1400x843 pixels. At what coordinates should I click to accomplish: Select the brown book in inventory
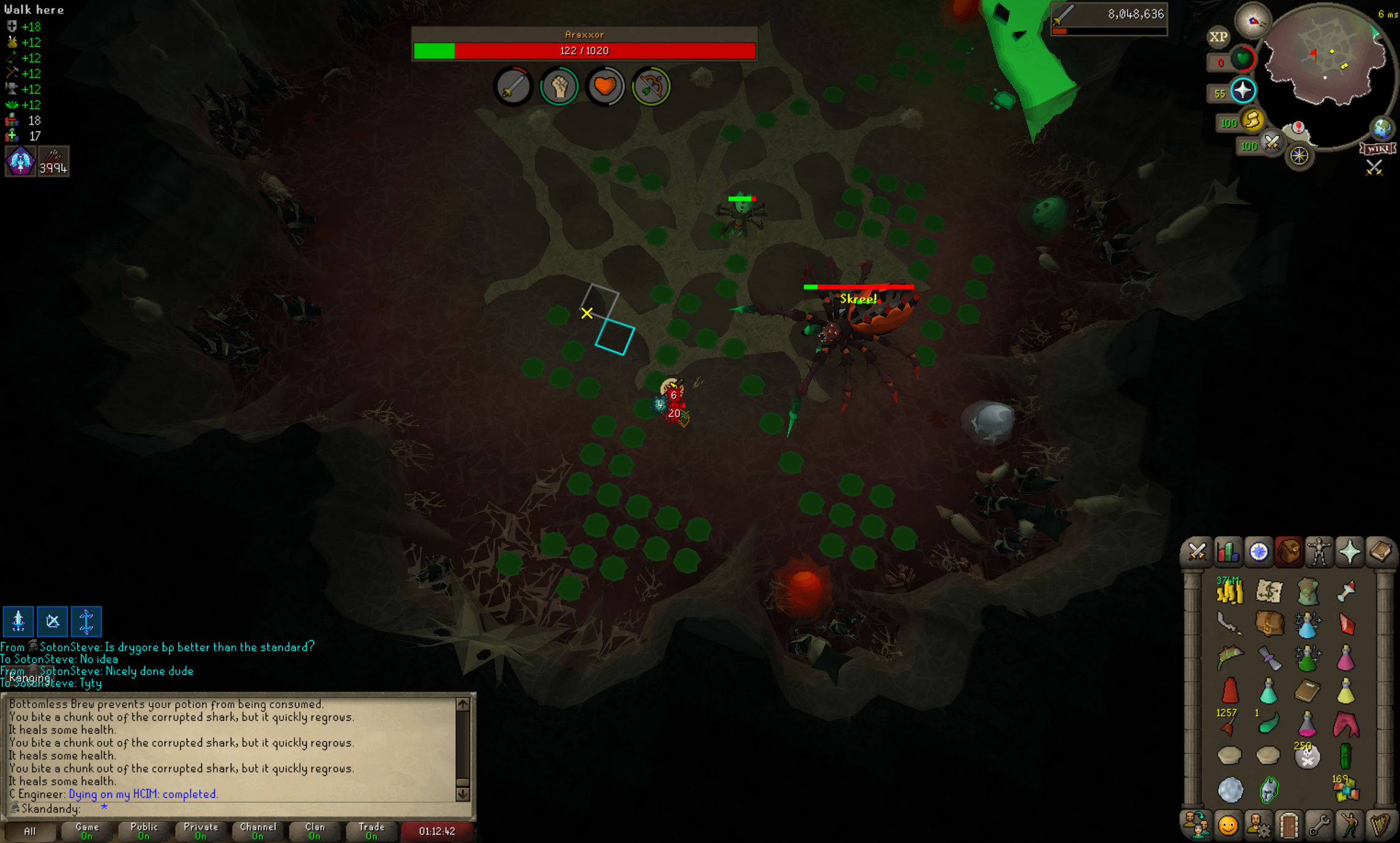point(1307,692)
